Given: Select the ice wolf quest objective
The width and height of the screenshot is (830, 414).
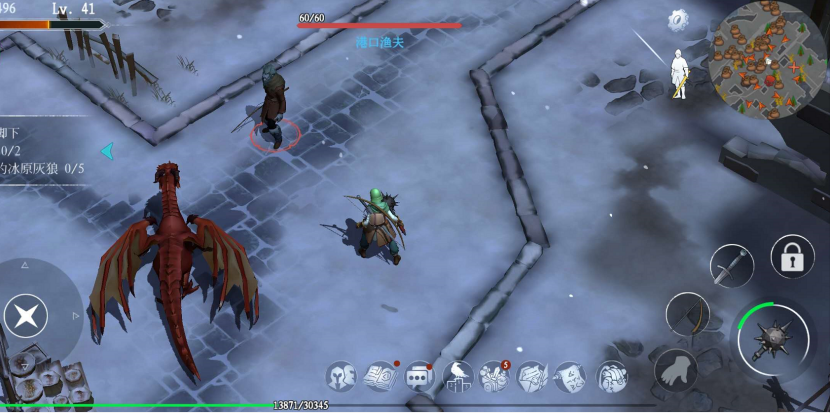Looking at the screenshot, I should coord(45,169).
